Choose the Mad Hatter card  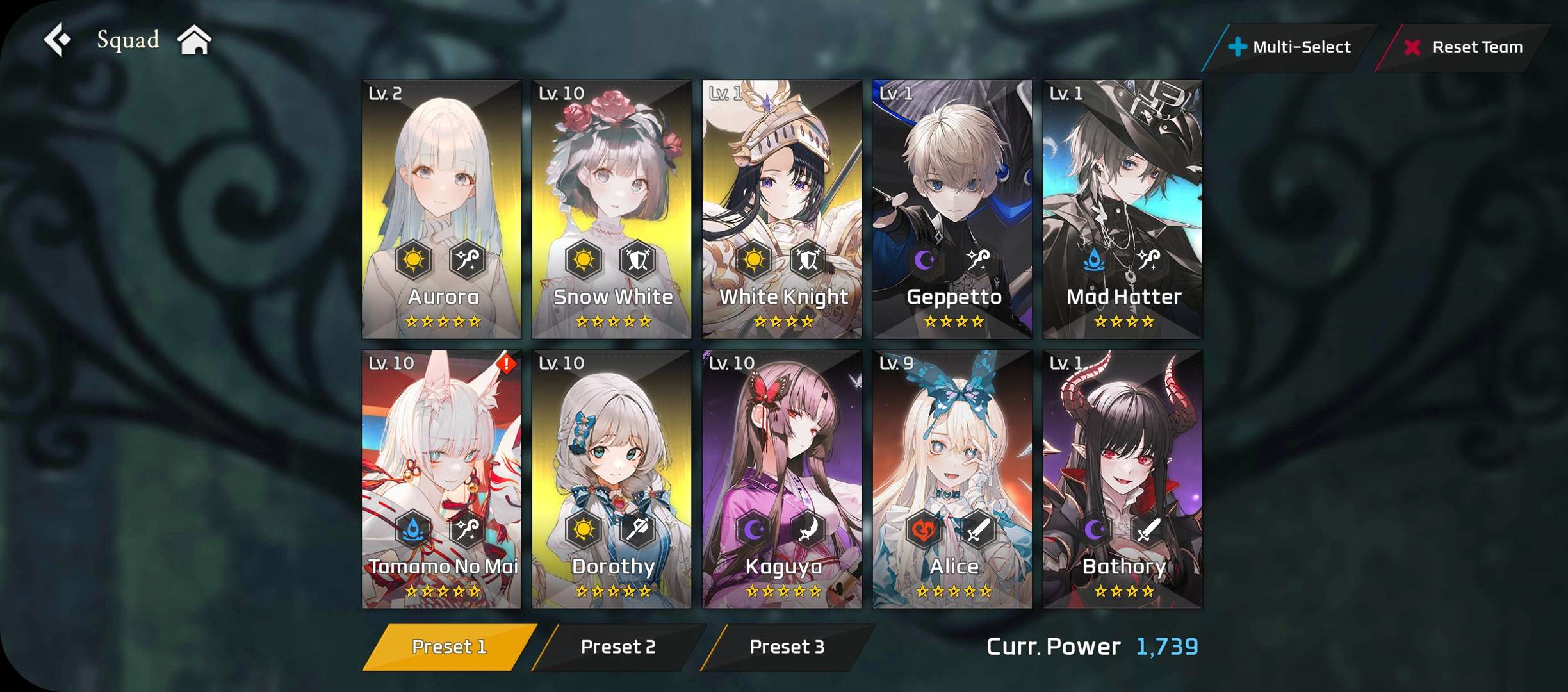(1123, 209)
